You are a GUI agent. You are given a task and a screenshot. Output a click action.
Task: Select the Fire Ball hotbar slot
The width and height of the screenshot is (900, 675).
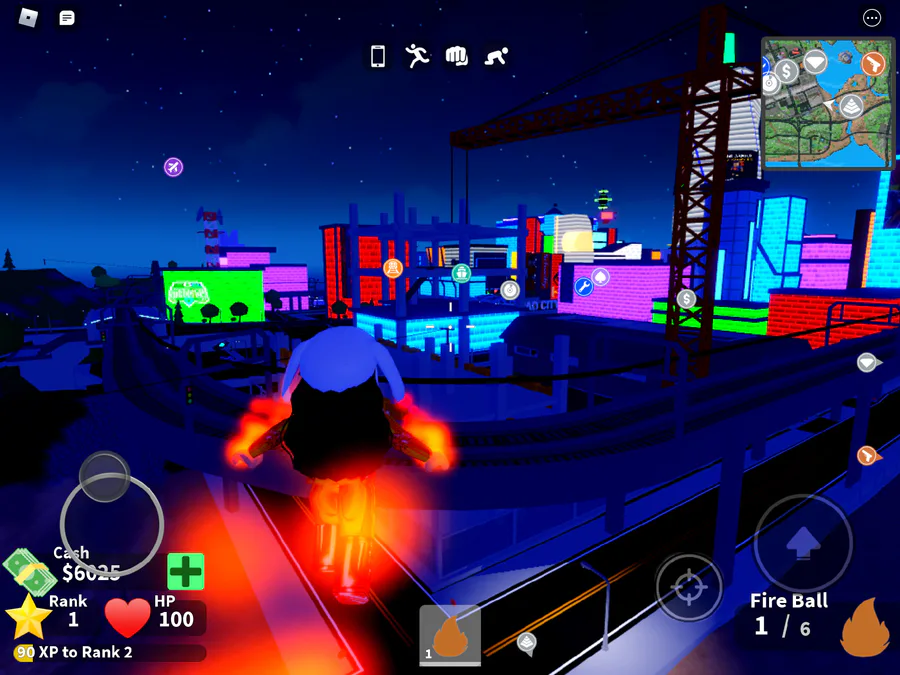(450, 634)
